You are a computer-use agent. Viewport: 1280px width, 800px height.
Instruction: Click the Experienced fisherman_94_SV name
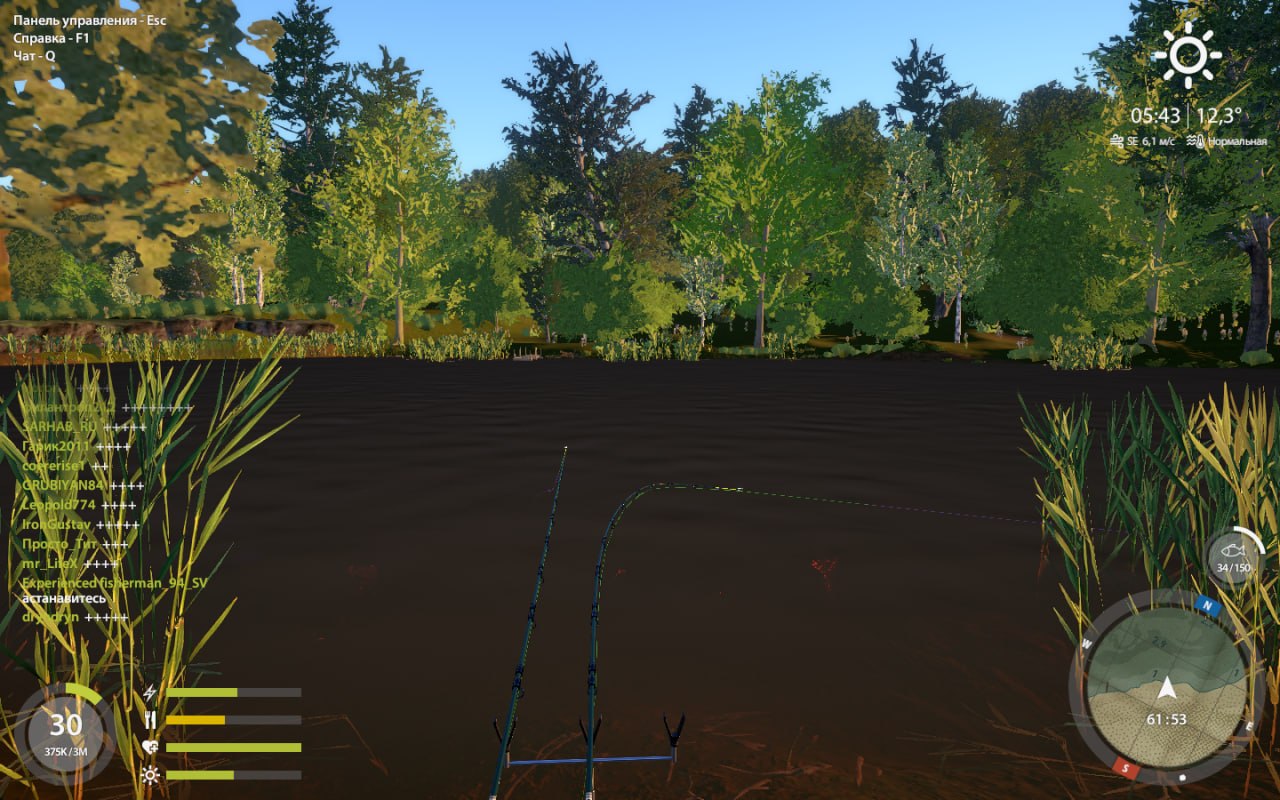(x=114, y=582)
